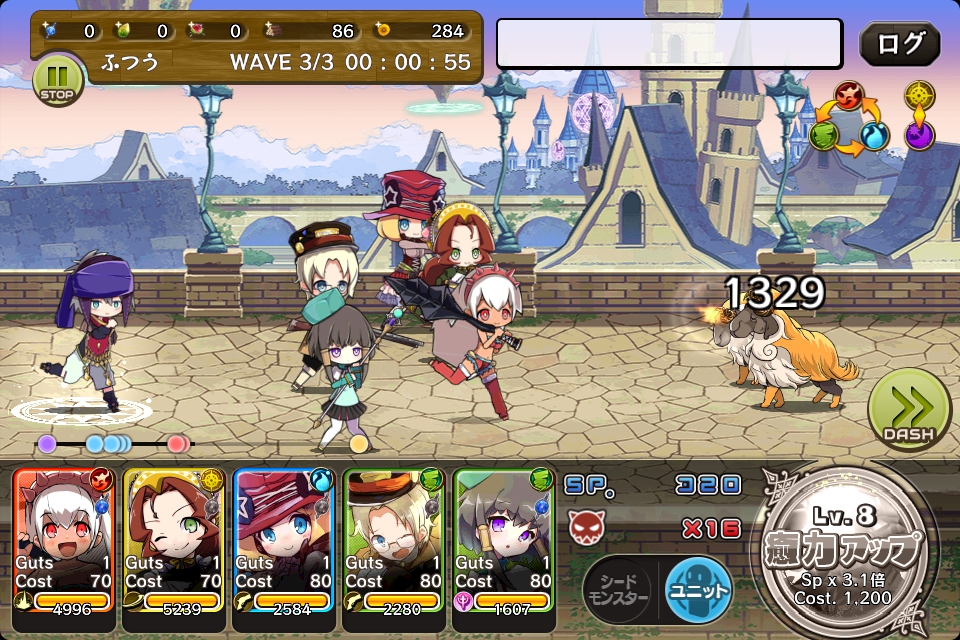
Task: Activate the green DASH button
Action: [908, 410]
